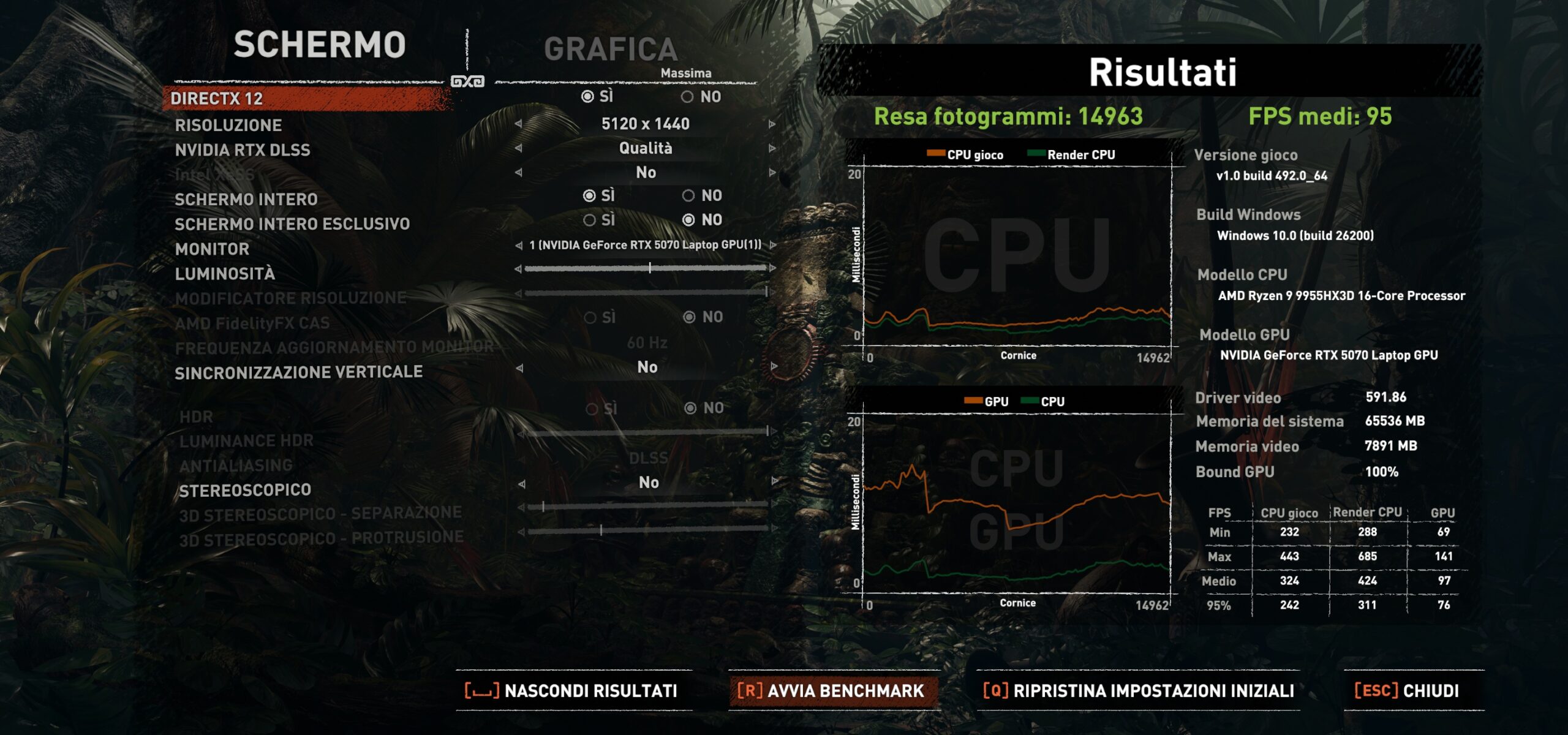This screenshot has width=1568, height=735.
Task: Set SCHERMO INTERO to NO
Action: pos(689,196)
